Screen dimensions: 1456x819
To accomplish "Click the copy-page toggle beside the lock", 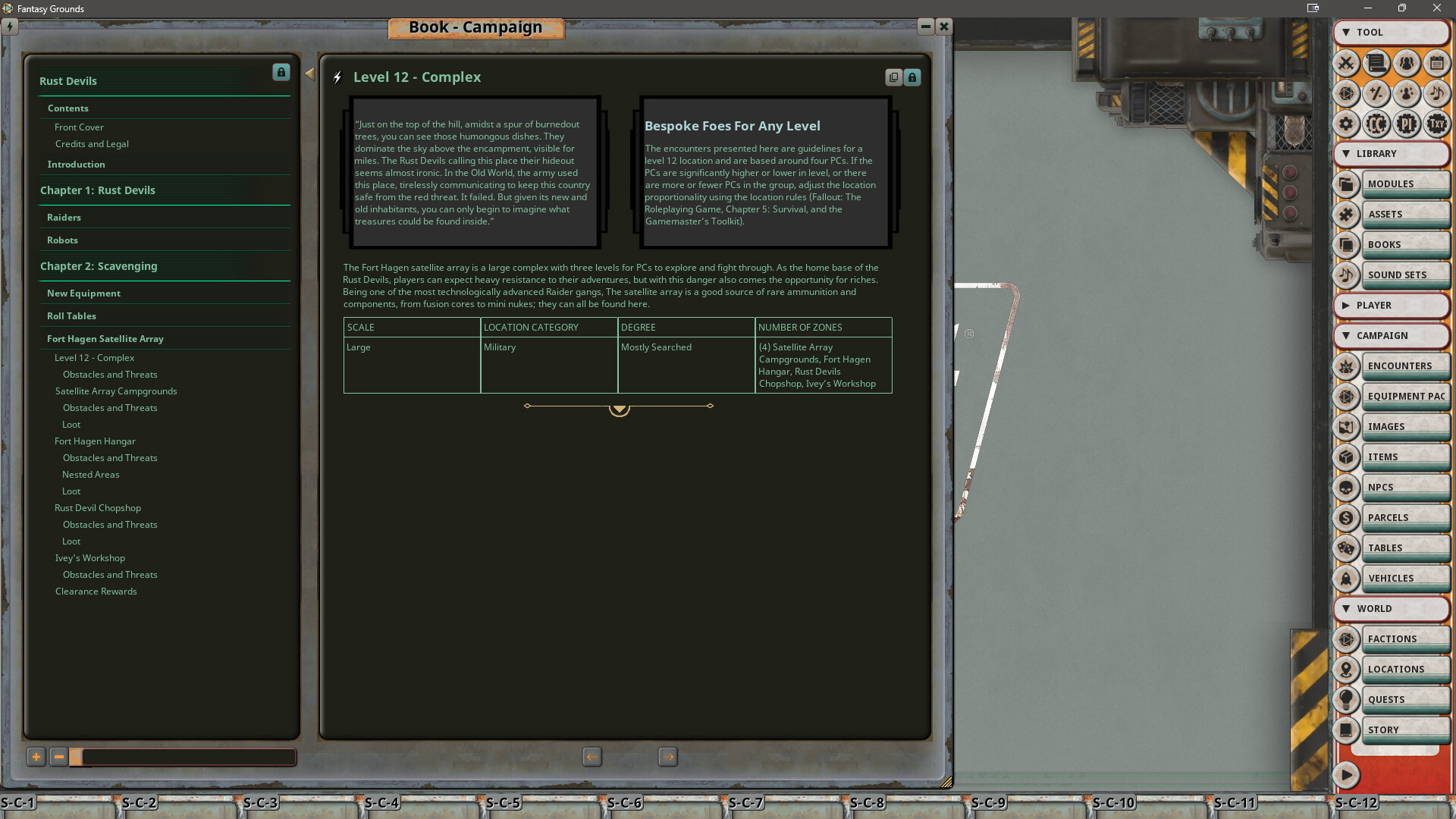I will pos(893,77).
